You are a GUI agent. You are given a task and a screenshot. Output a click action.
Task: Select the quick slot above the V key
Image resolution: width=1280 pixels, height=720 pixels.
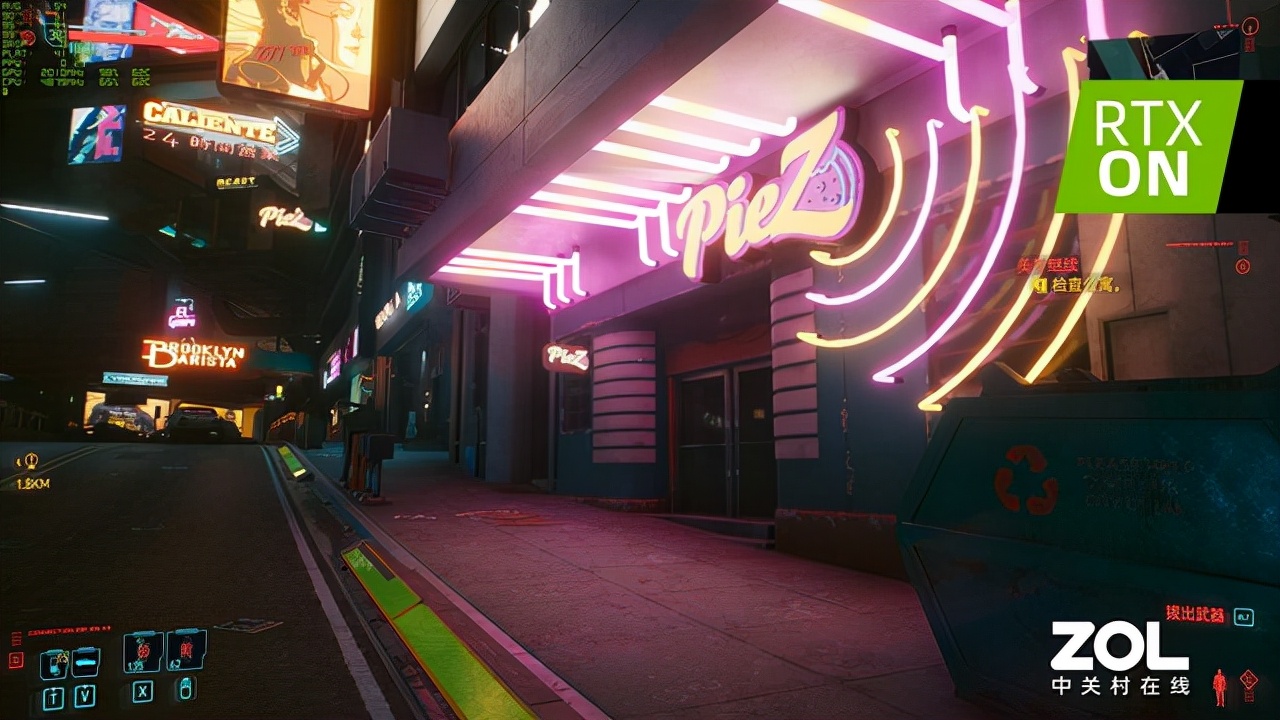(86, 661)
